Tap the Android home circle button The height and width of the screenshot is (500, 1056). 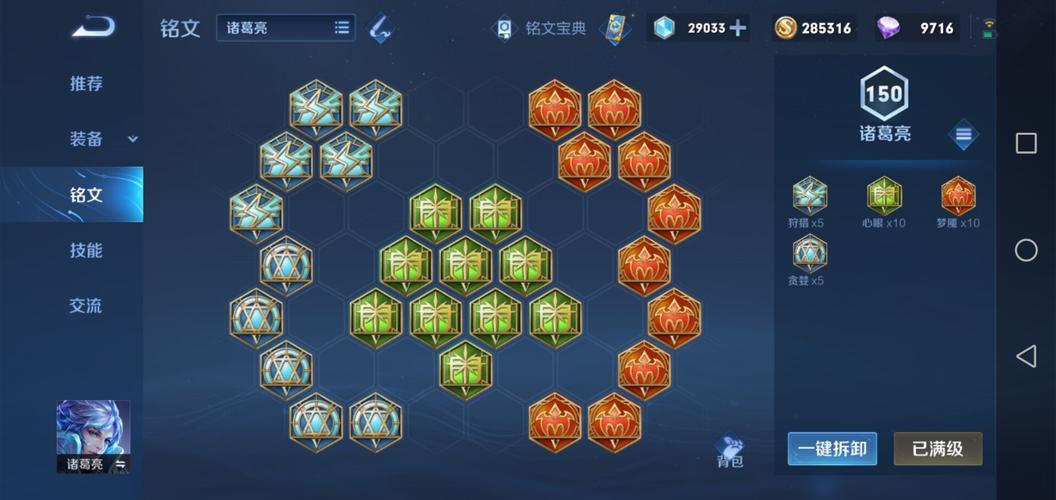point(1026,250)
